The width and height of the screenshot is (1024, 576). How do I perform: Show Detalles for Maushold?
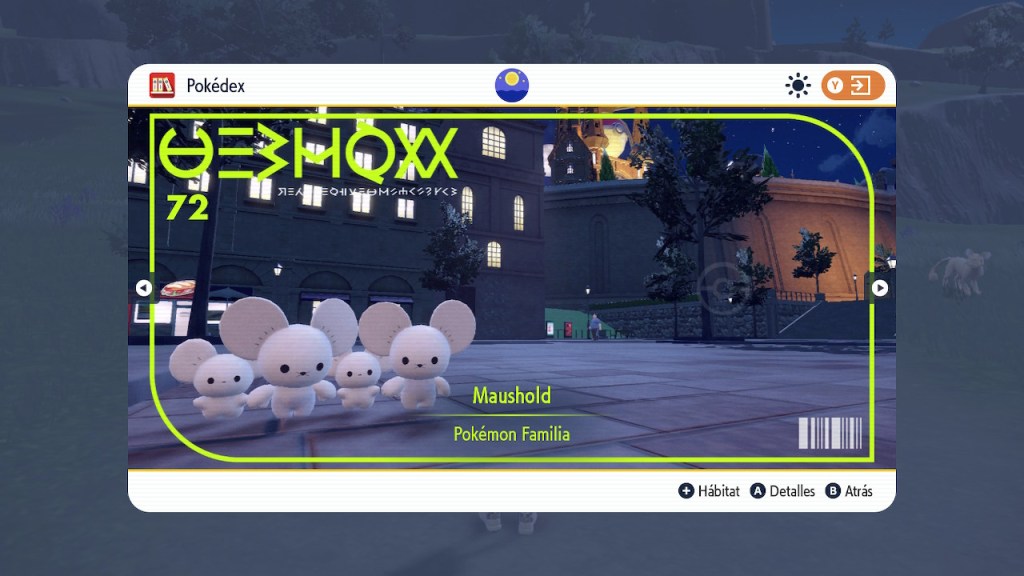click(x=782, y=491)
